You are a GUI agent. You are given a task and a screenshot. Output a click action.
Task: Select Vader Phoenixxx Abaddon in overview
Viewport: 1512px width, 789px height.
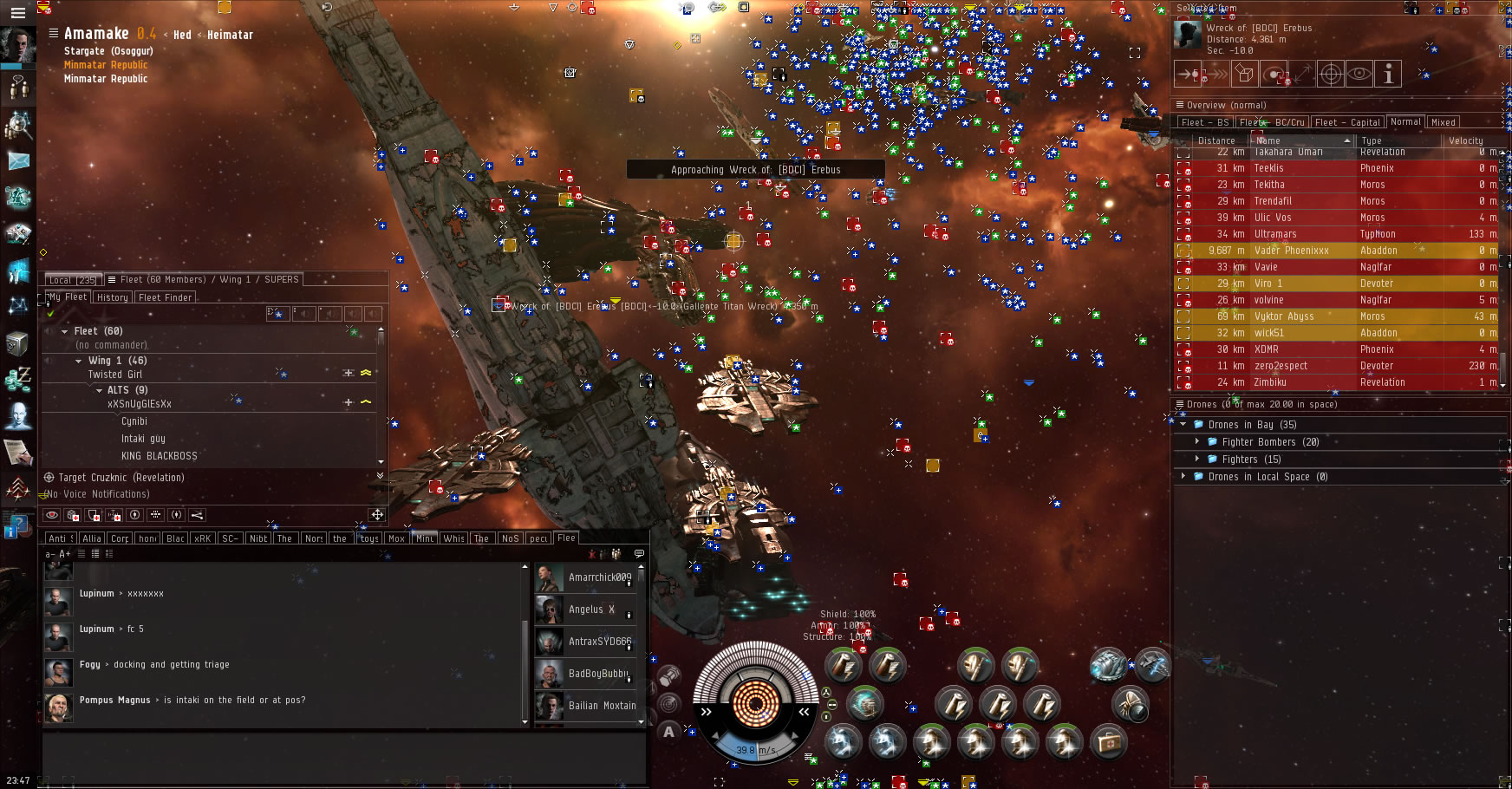1291,251
